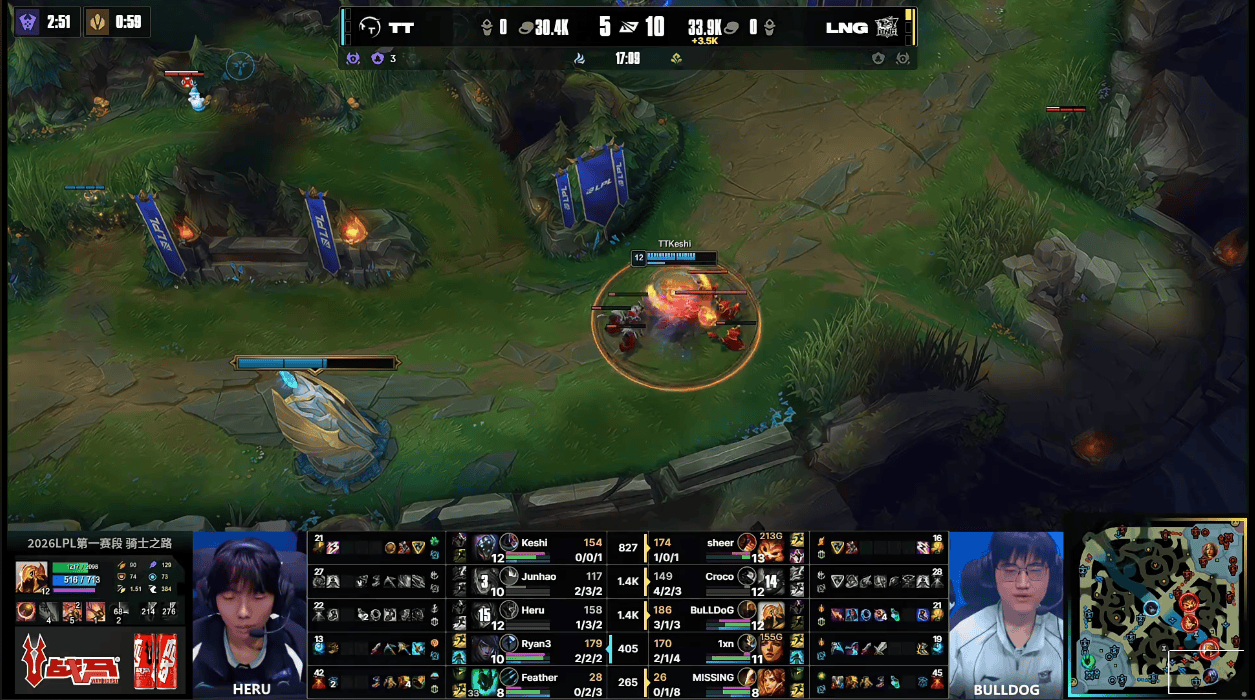
Task: Open the HERU player camera
Action: click(250, 611)
